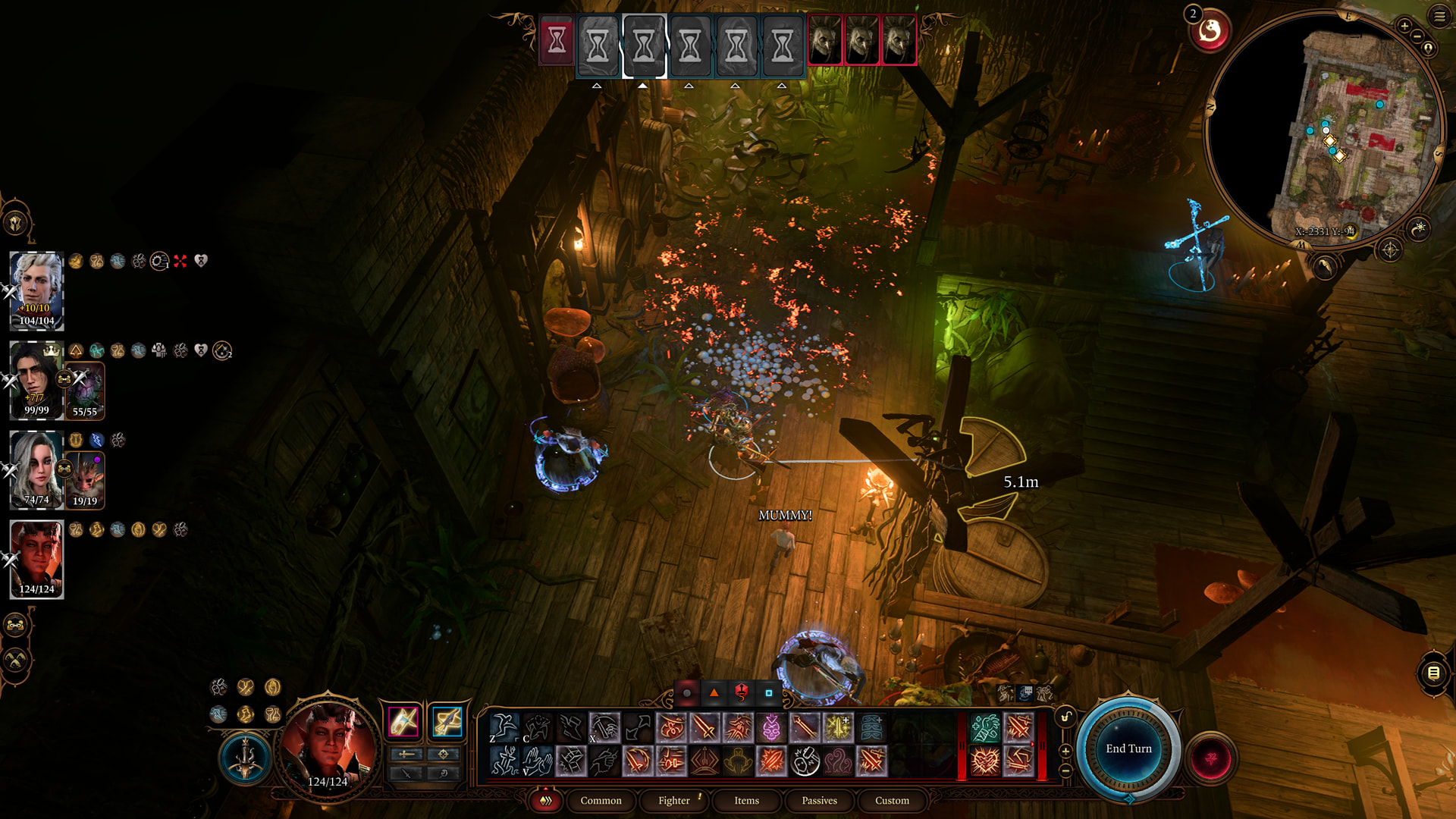
Task: Select the Passives tab
Action: 819,800
